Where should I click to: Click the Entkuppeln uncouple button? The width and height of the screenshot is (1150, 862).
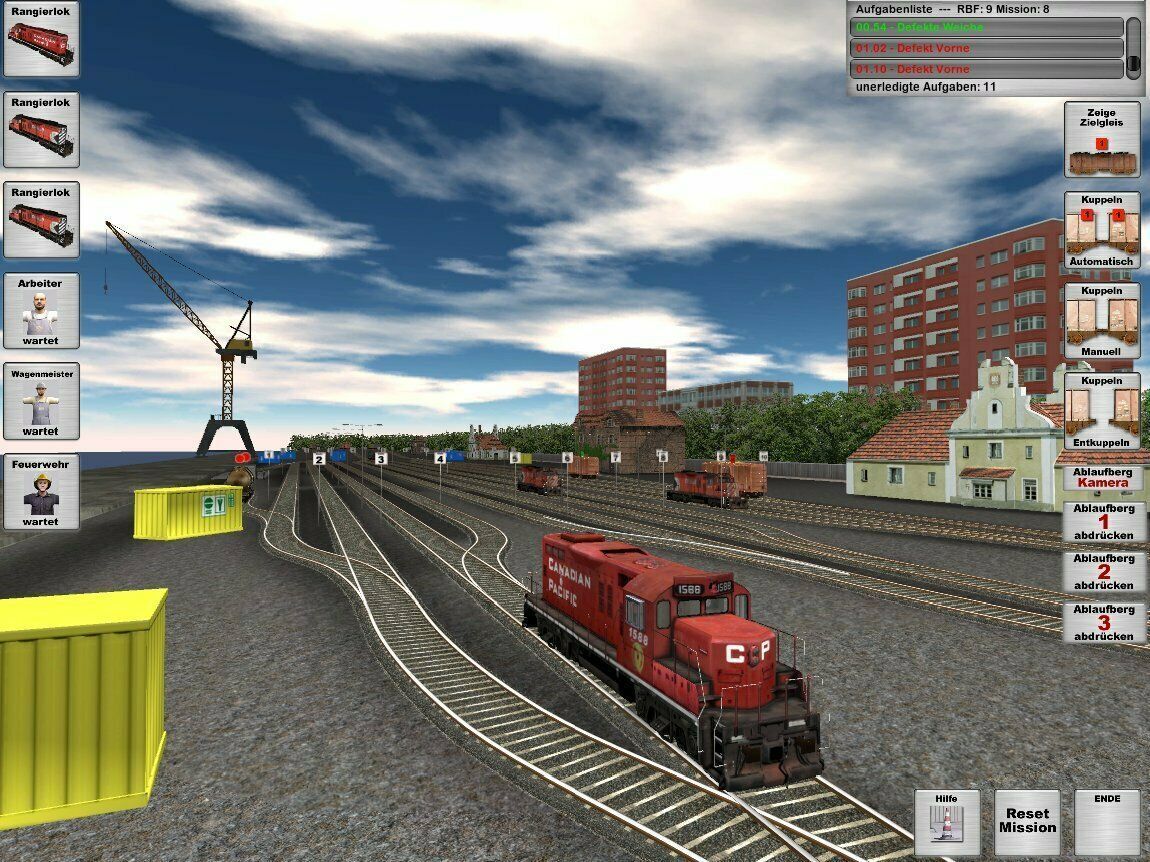click(x=1102, y=411)
